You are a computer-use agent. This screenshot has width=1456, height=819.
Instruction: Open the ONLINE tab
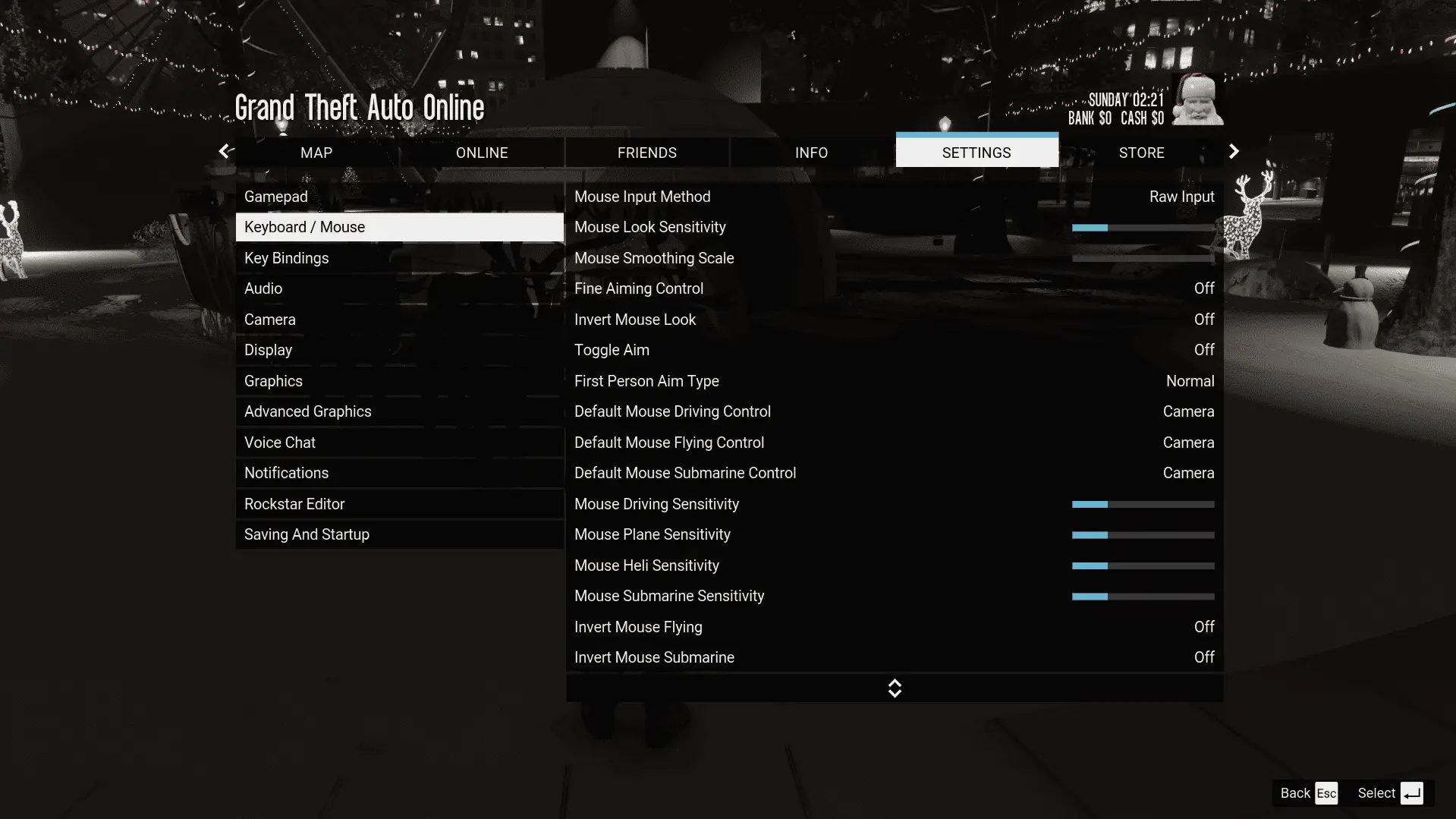[482, 153]
